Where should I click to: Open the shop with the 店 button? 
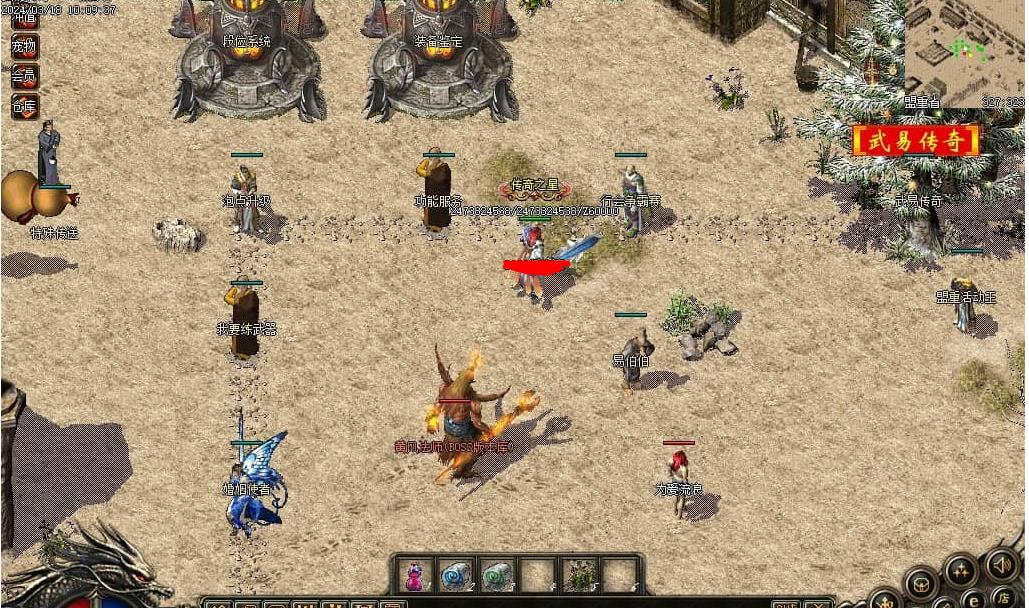click(1004, 596)
